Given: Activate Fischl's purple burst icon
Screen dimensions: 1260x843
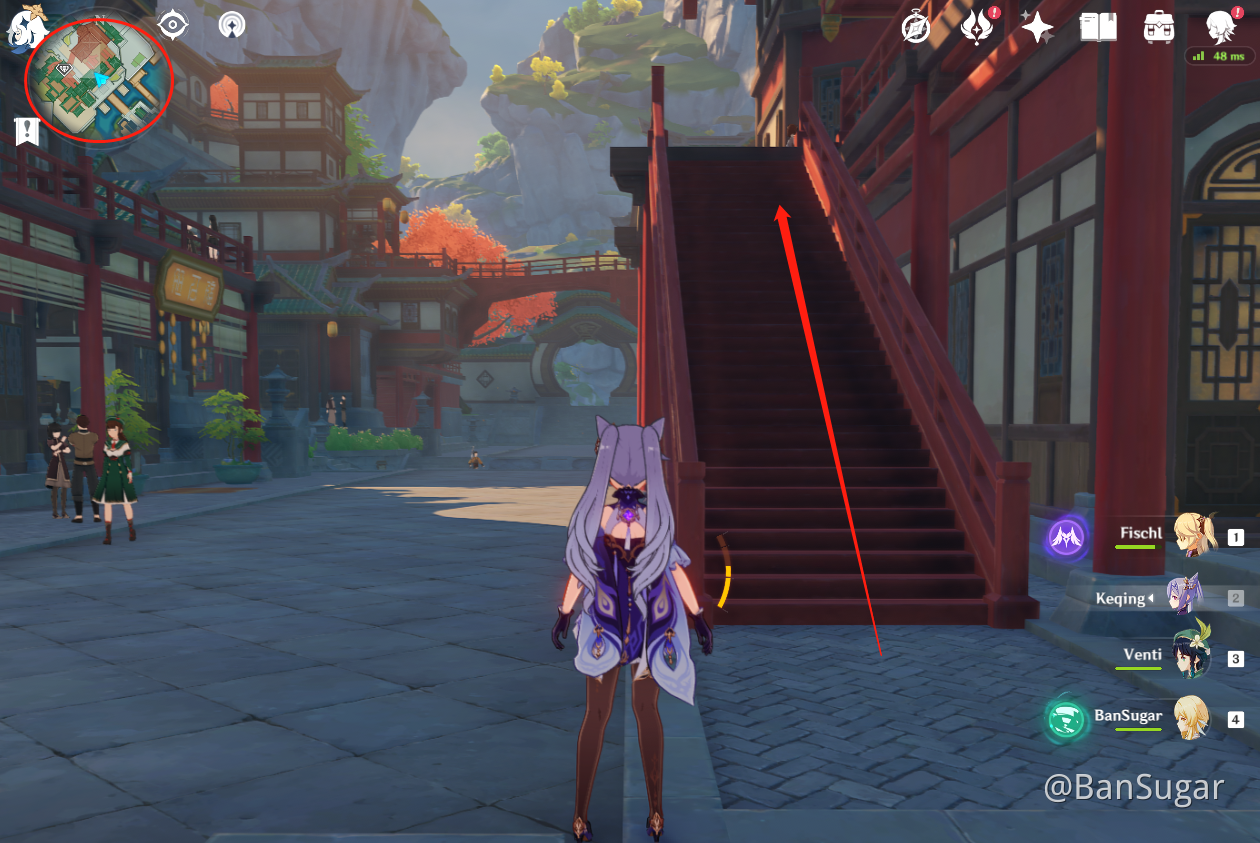Looking at the screenshot, I should (x=1067, y=539).
